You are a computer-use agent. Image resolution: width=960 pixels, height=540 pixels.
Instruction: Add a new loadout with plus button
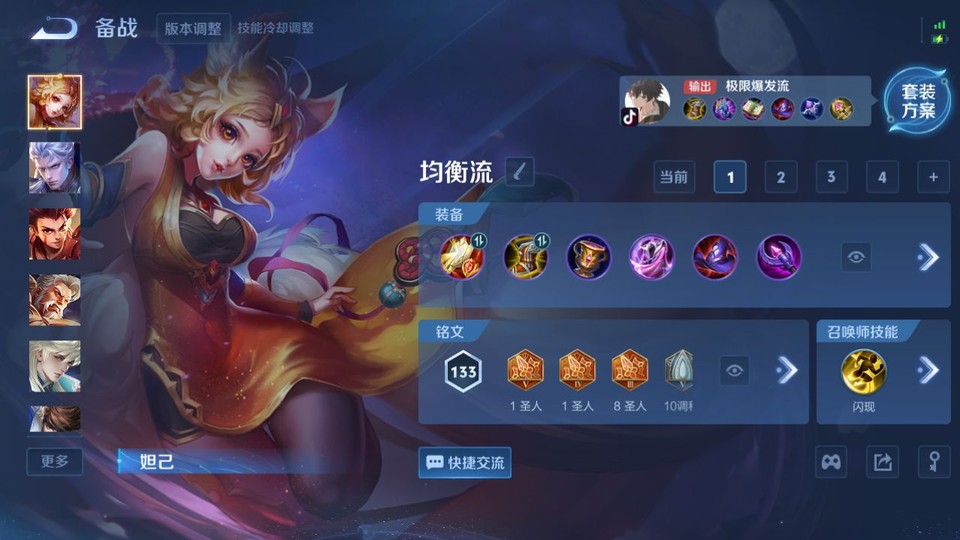[933, 177]
